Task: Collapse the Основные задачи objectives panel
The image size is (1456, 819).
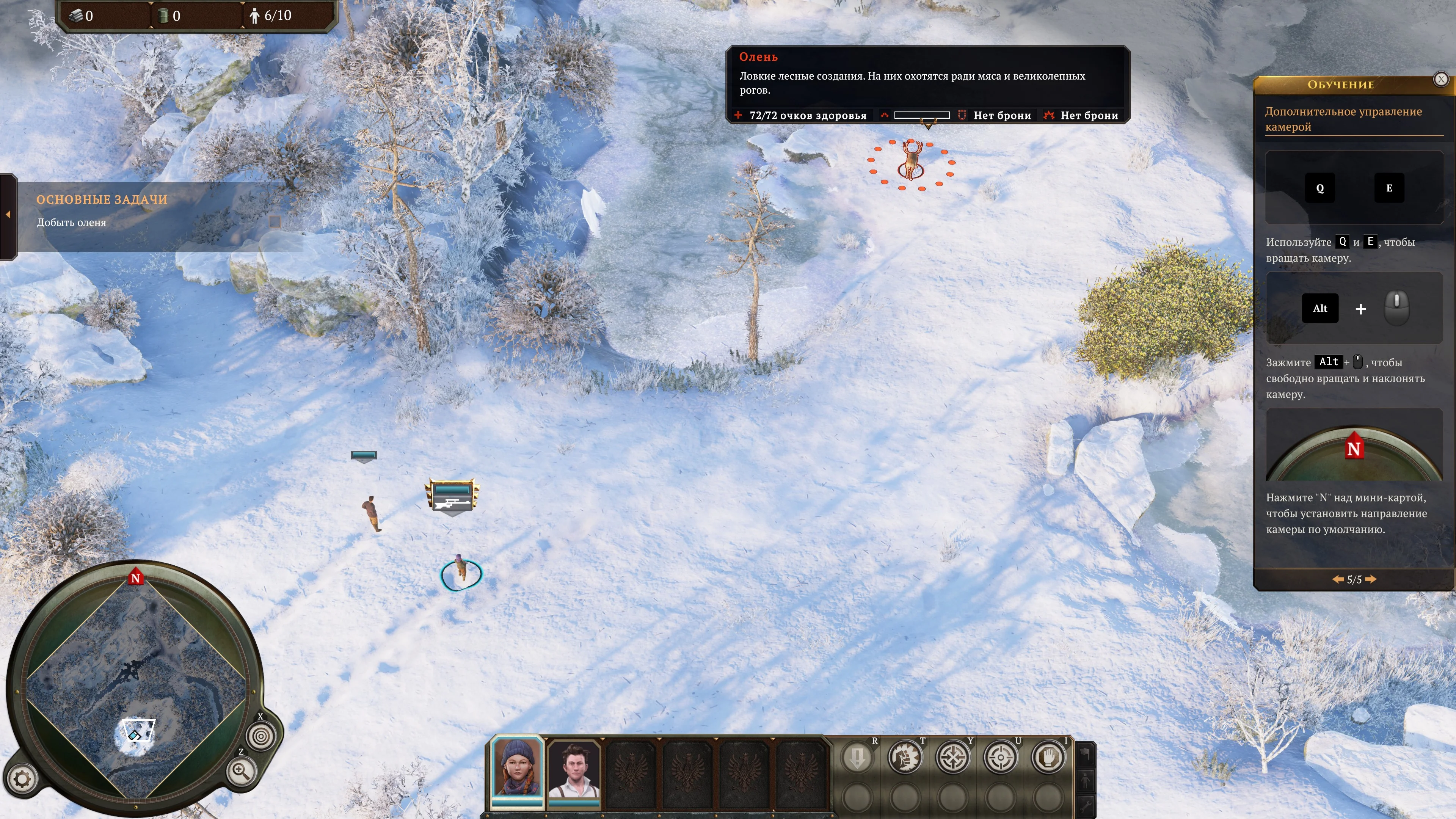Action: [8, 215]
